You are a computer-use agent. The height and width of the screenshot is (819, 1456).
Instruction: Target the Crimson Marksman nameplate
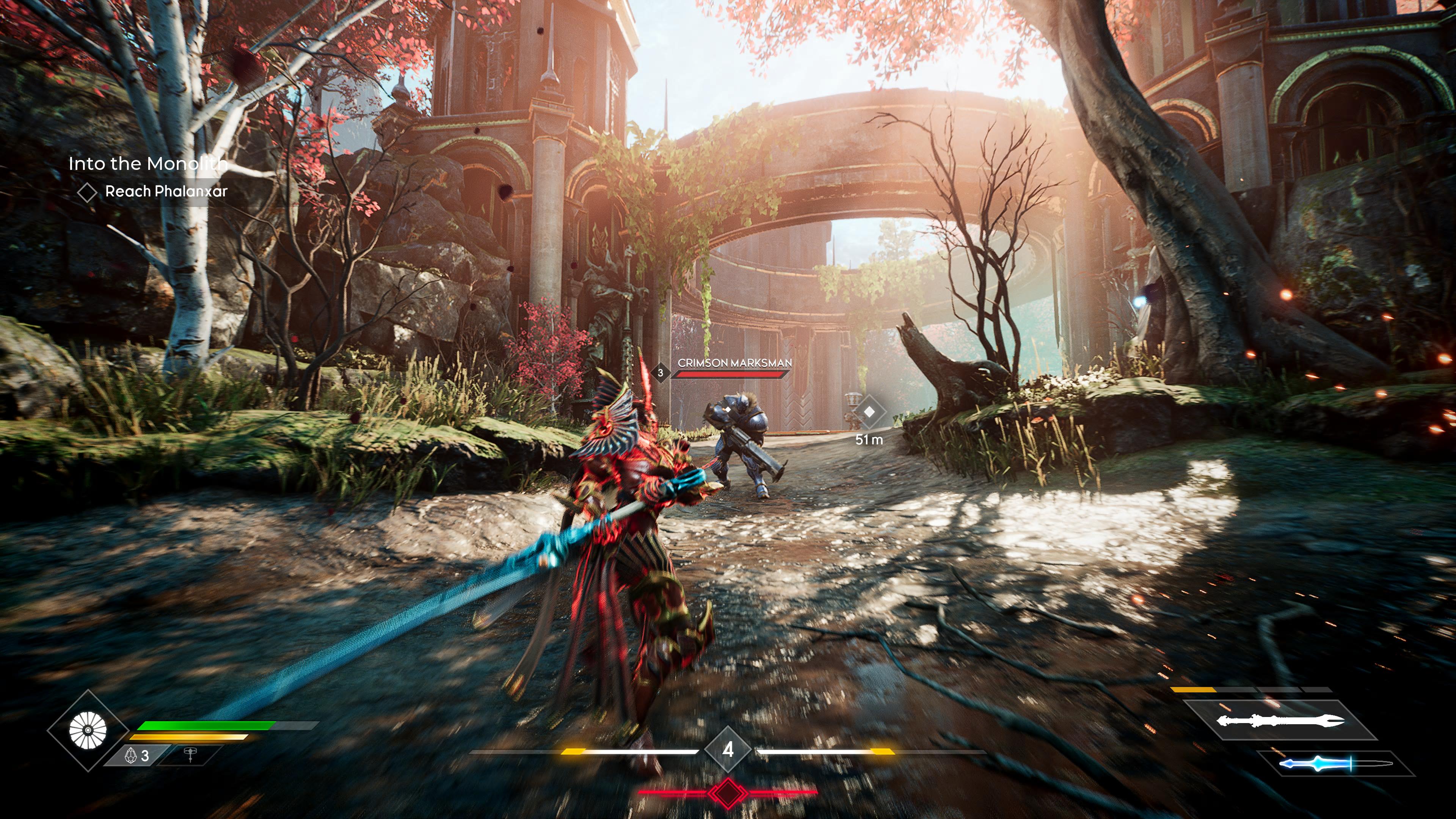click(734, 363)
